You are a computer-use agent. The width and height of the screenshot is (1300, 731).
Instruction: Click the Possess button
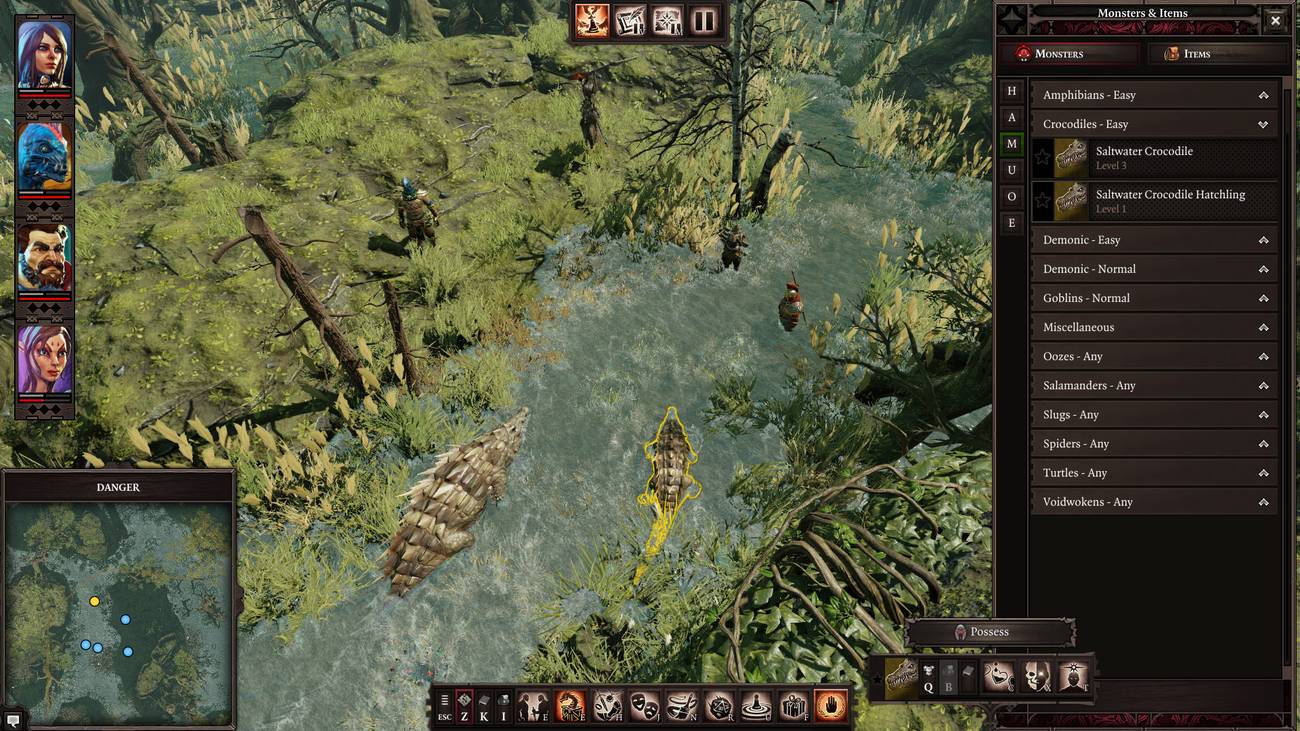989,632
